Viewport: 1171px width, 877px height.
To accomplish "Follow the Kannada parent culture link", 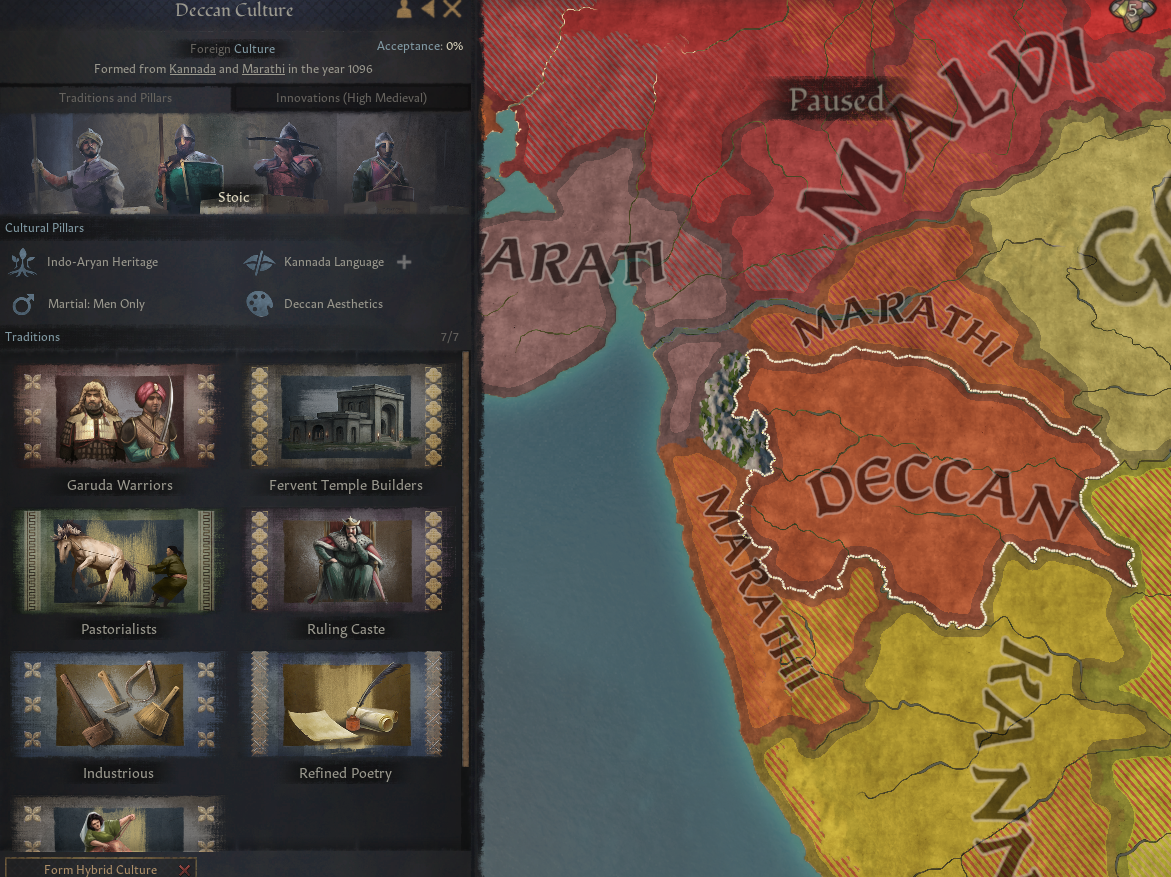I will coord(192,69).
